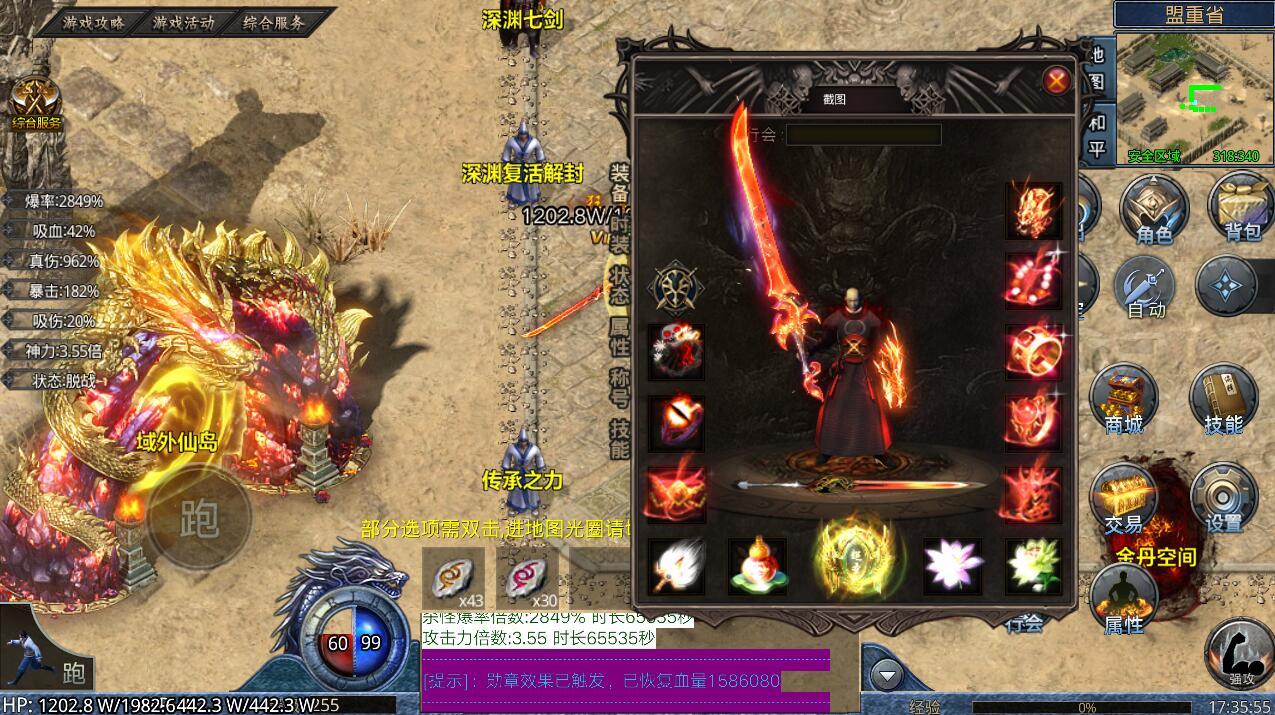The image size is (1275, 715).
Task: Close the character equipment panel
Action: [1056, 81]
